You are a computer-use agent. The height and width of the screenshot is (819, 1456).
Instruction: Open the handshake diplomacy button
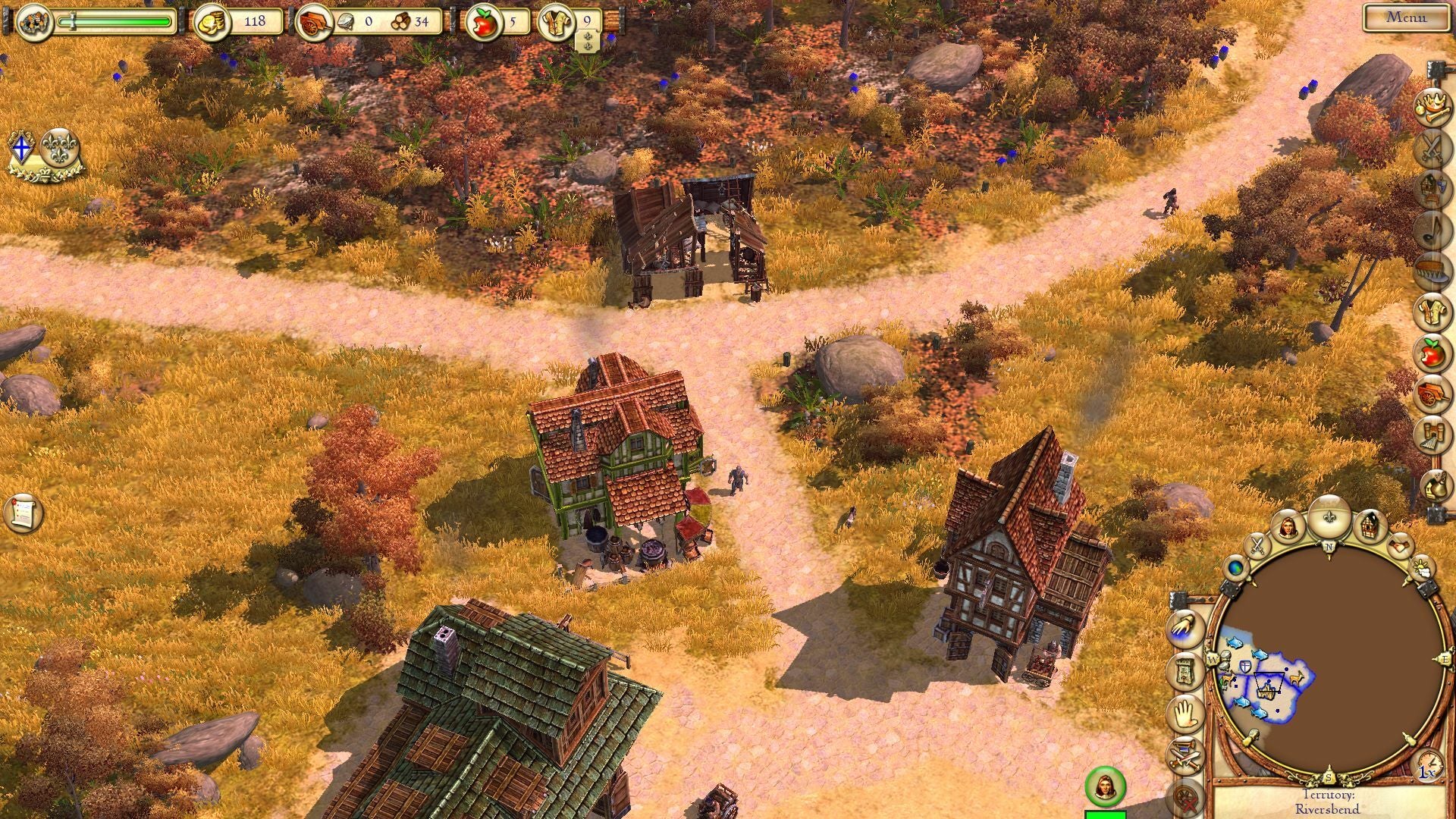(x=1400, y=544)
